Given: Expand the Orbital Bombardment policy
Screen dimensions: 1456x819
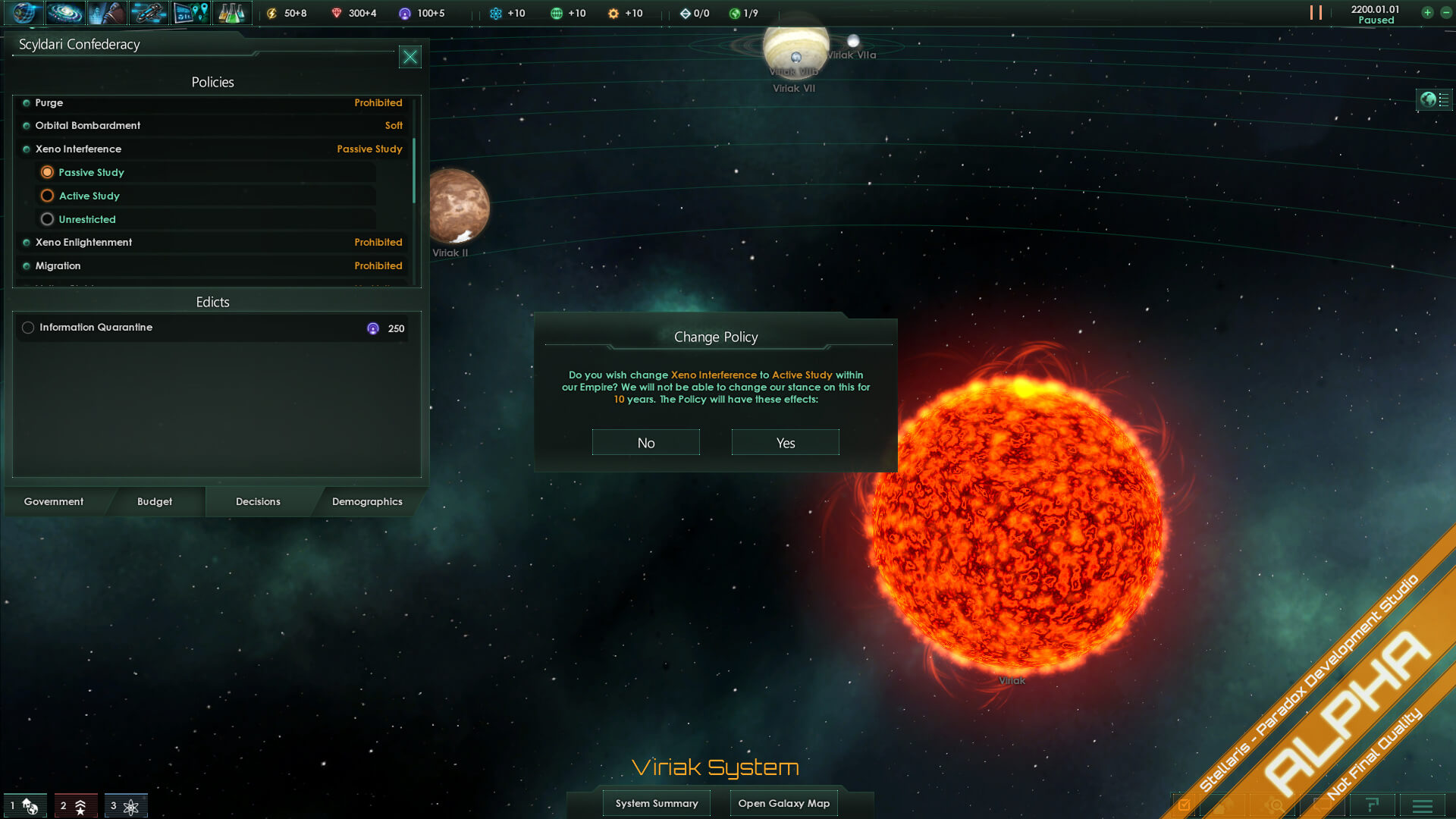Looking at the screenshot, I should tap(212, 125).
